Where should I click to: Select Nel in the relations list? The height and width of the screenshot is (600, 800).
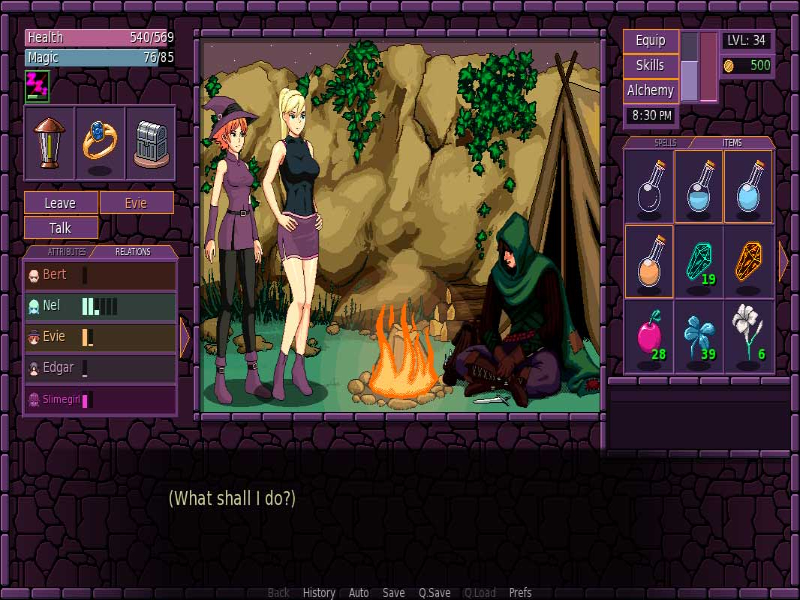coord(100,306)
